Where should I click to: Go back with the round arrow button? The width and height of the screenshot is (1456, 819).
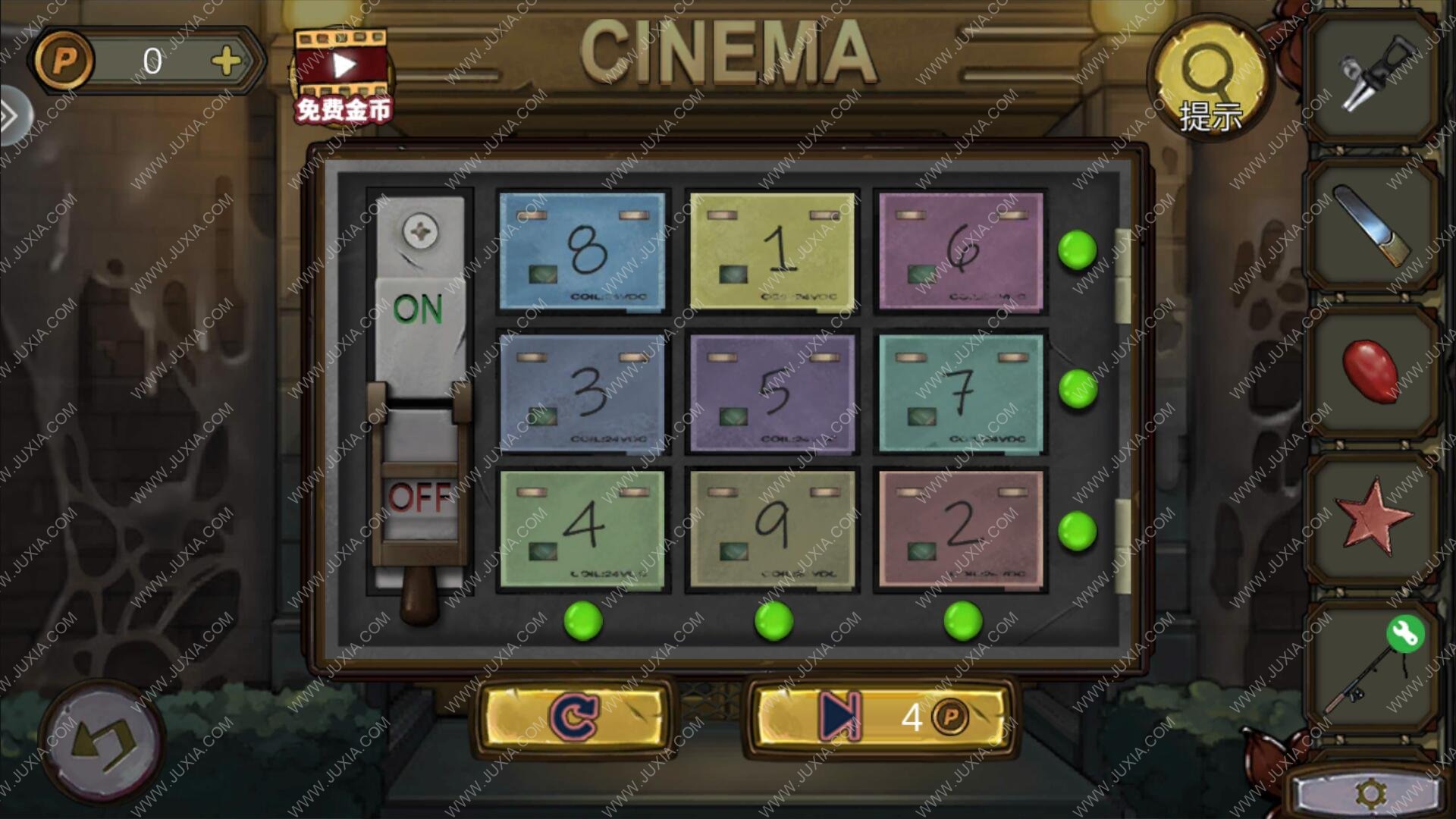click(102, 741)
